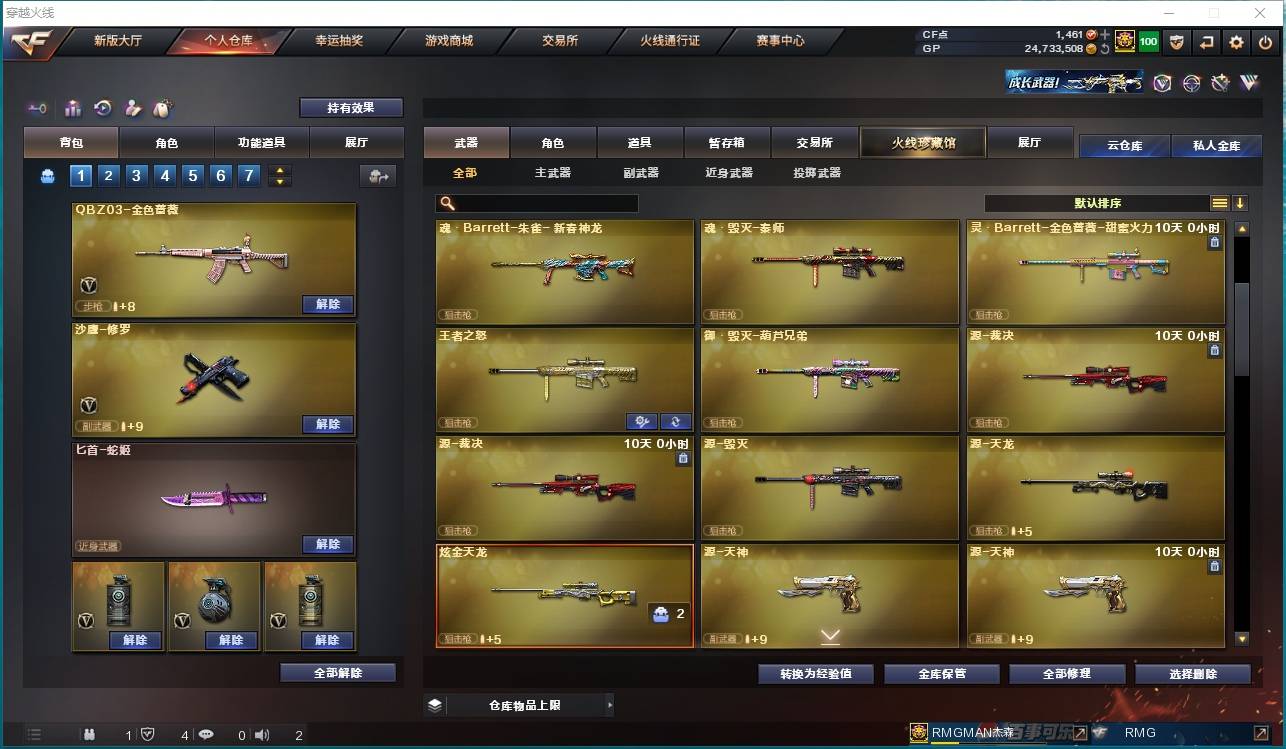Click the 金库保管 button at the bottom

coord(940,673)
